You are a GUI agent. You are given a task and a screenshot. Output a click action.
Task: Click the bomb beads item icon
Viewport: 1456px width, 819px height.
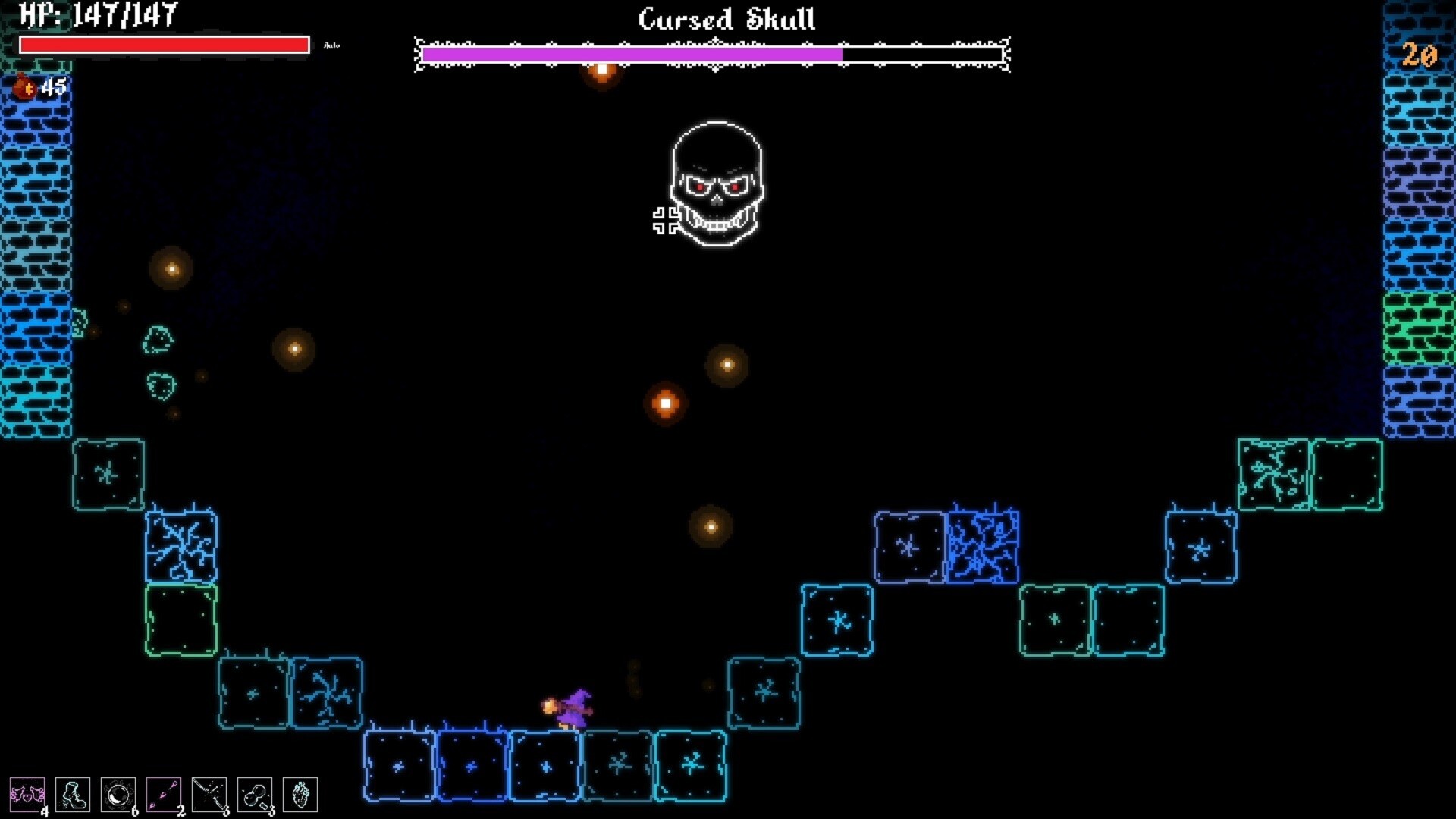click(x=255, y=794)
